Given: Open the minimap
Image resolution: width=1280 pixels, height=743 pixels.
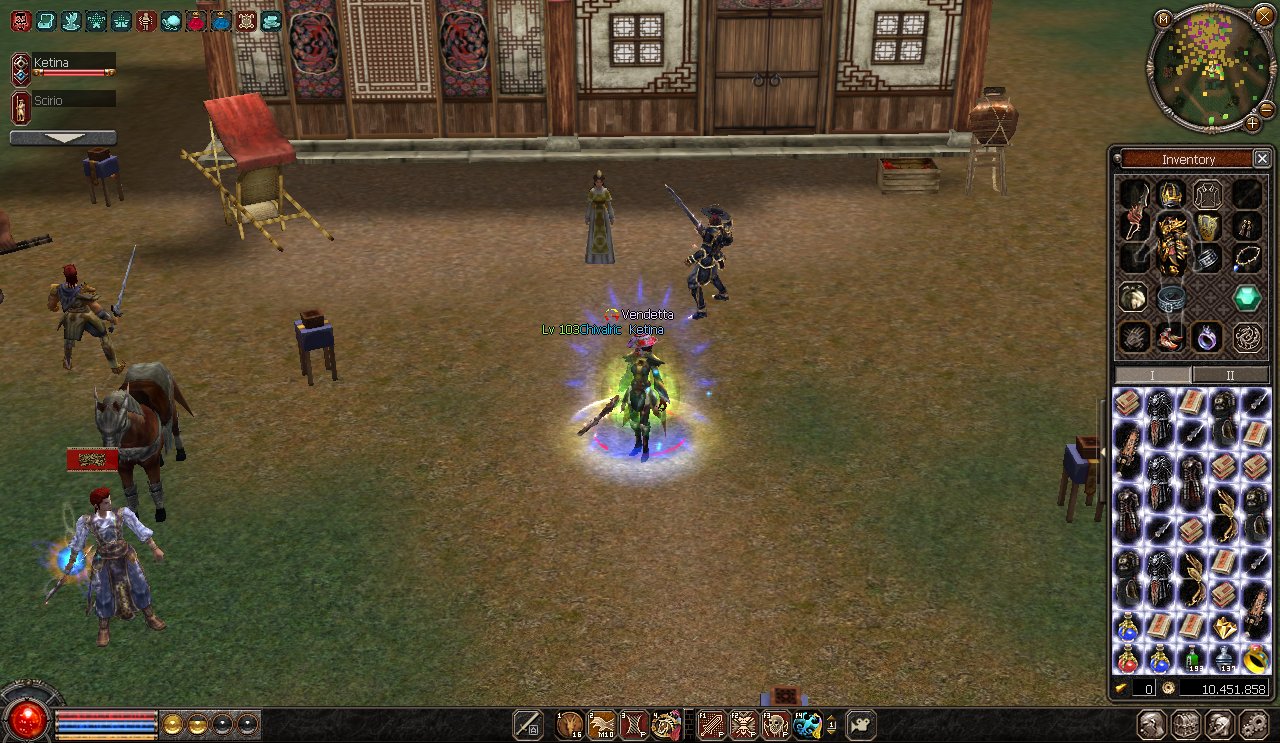Looking at the screenshot, I should pos(1163,19).
